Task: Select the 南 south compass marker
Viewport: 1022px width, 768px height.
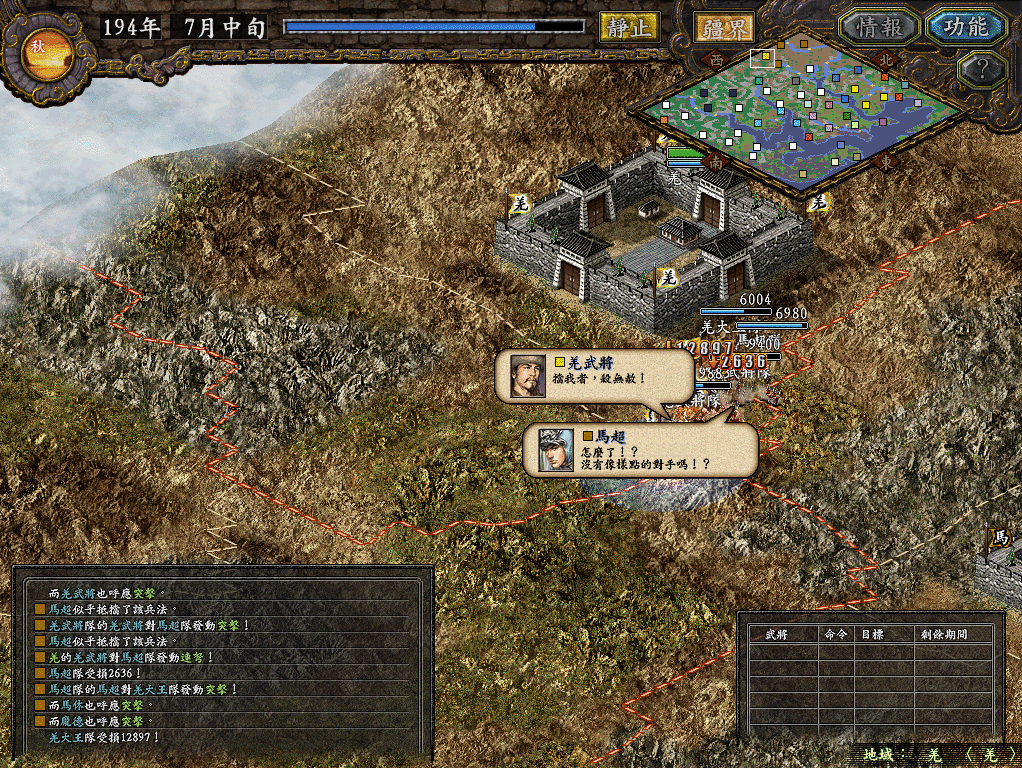Action: 715,161
